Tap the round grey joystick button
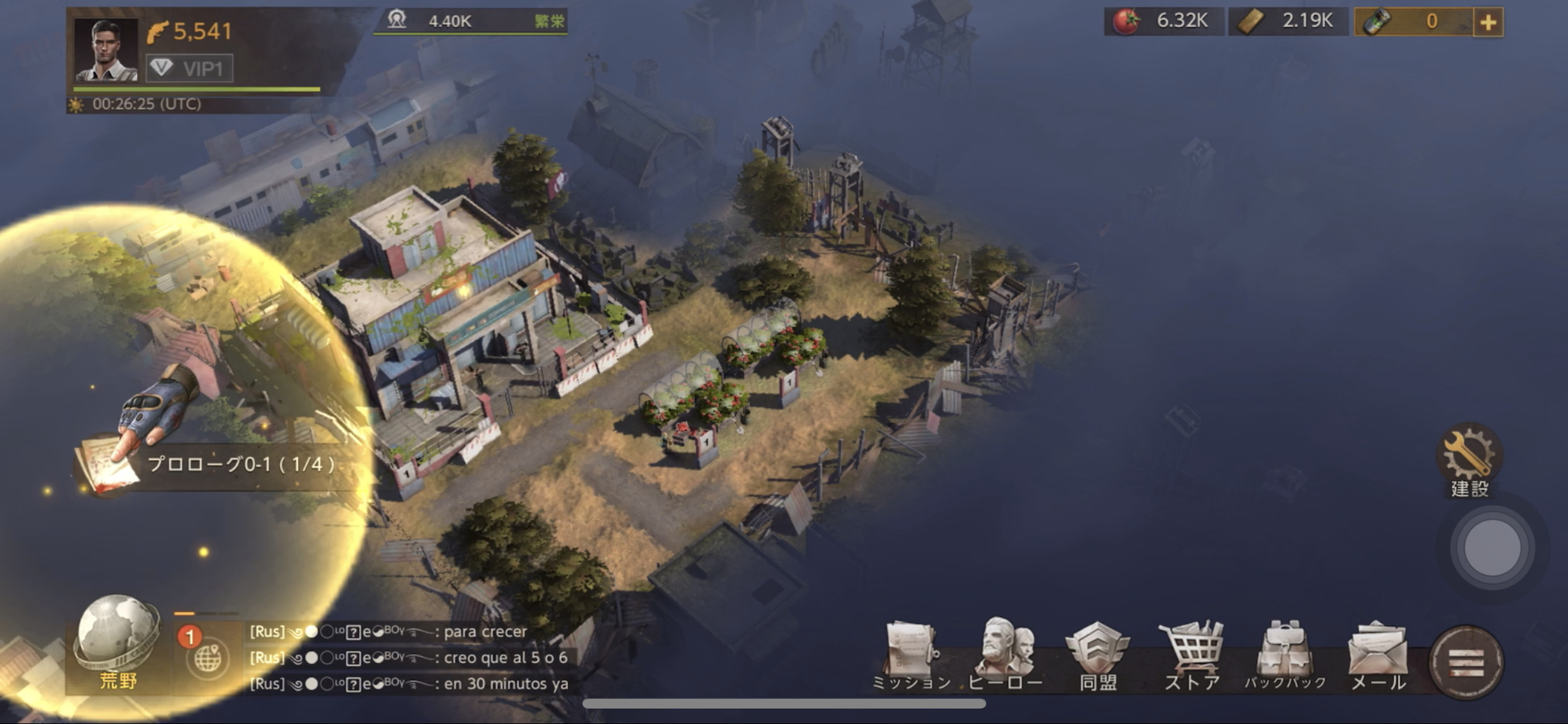This screenshot has width=1568, height=724. click(x=1492, y=548)
